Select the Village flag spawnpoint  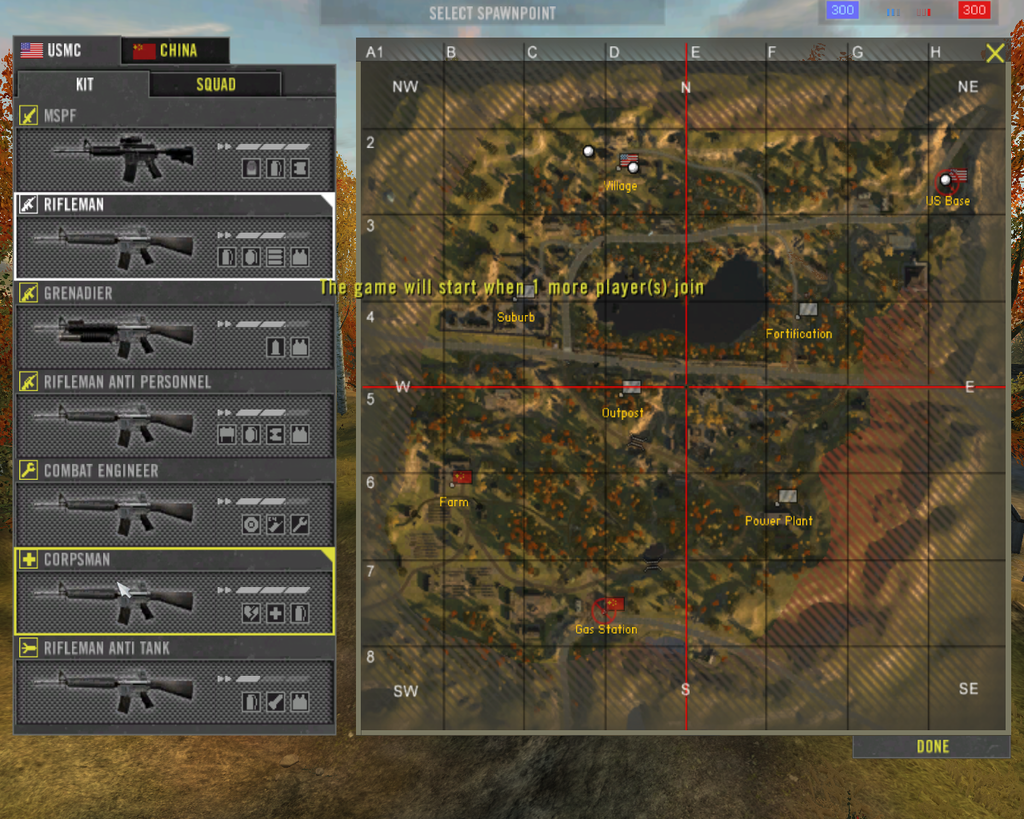click(x=629, y=161)
